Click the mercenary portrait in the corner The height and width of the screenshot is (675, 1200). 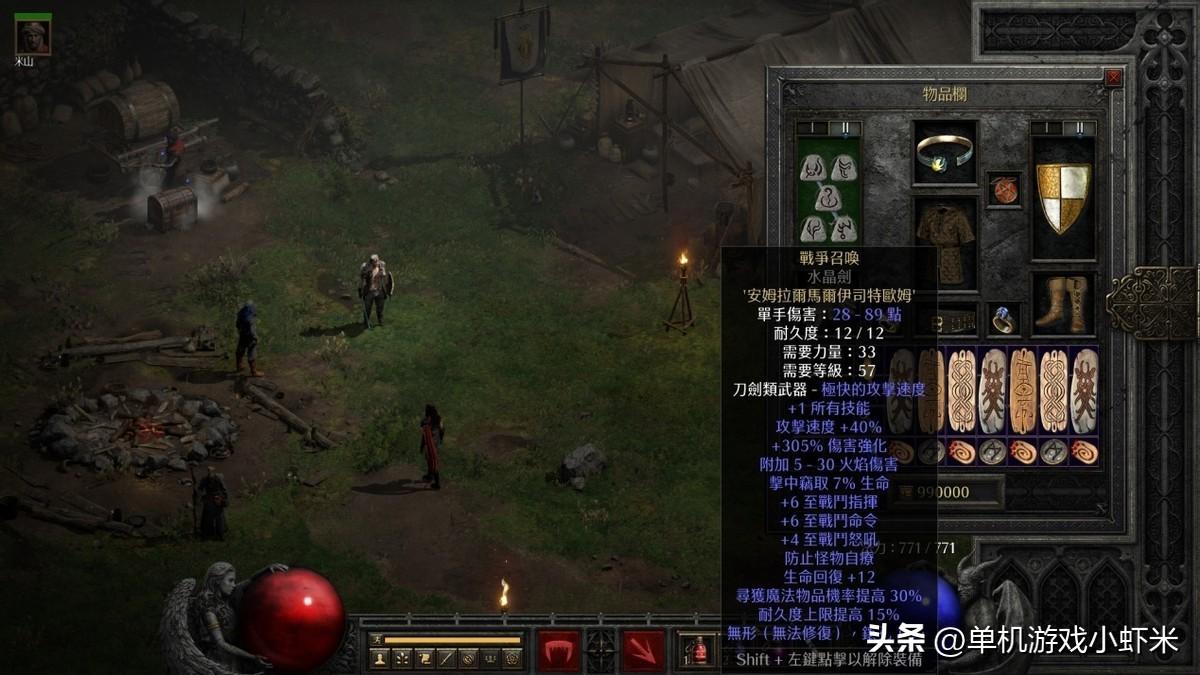pyautogui.click(x=33, y=36)
